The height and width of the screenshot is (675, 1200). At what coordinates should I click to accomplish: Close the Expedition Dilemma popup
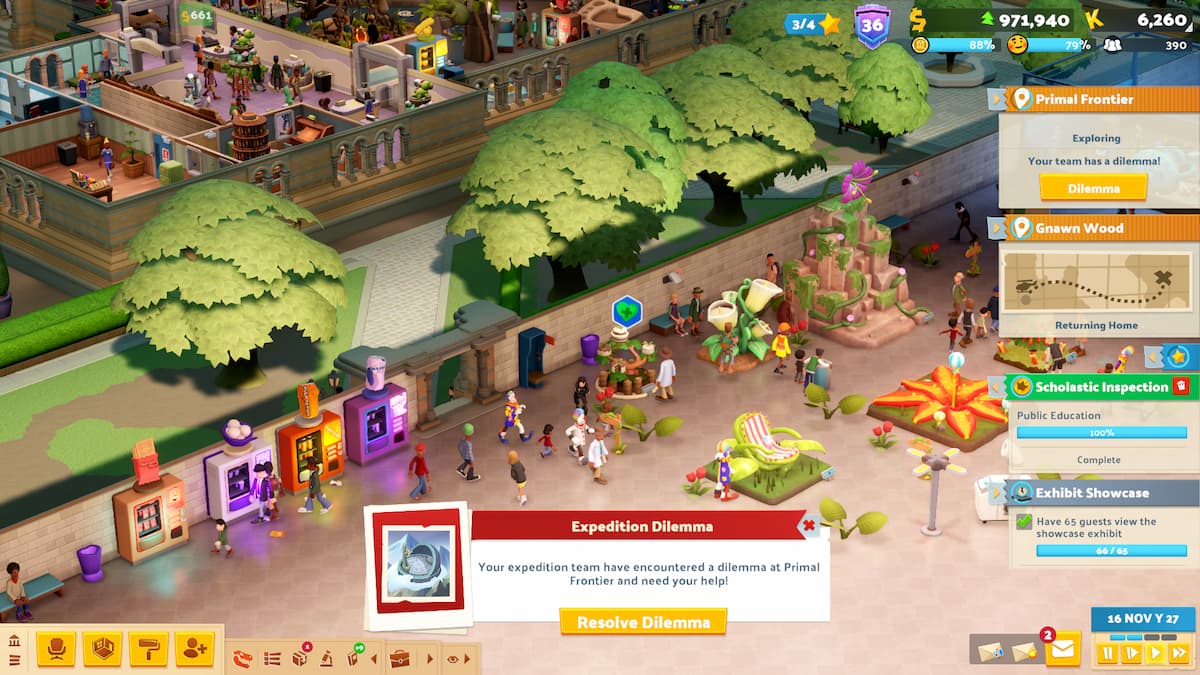coord(809,524)
